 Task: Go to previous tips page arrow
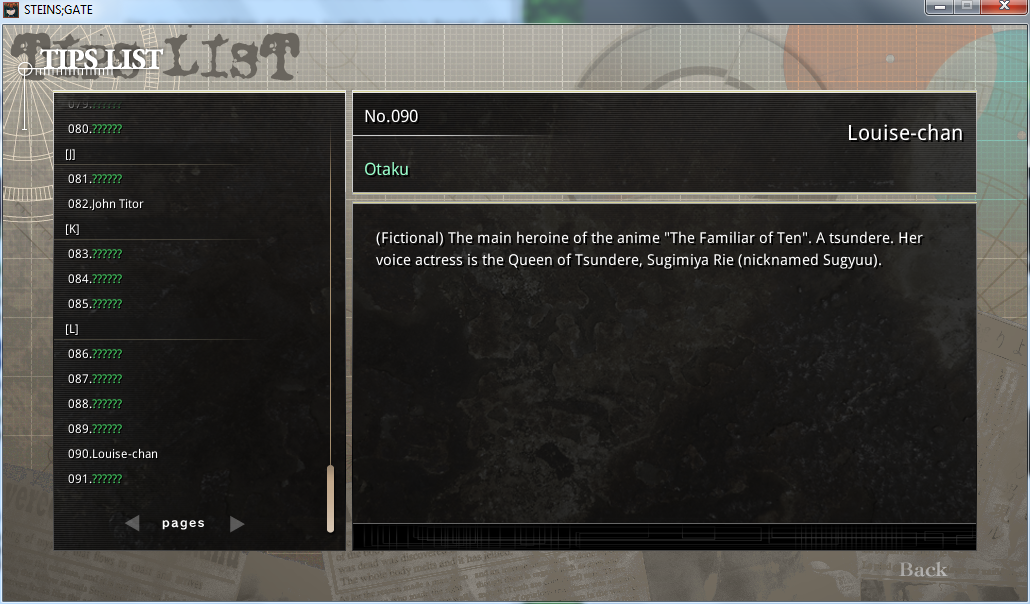point(132,523)
